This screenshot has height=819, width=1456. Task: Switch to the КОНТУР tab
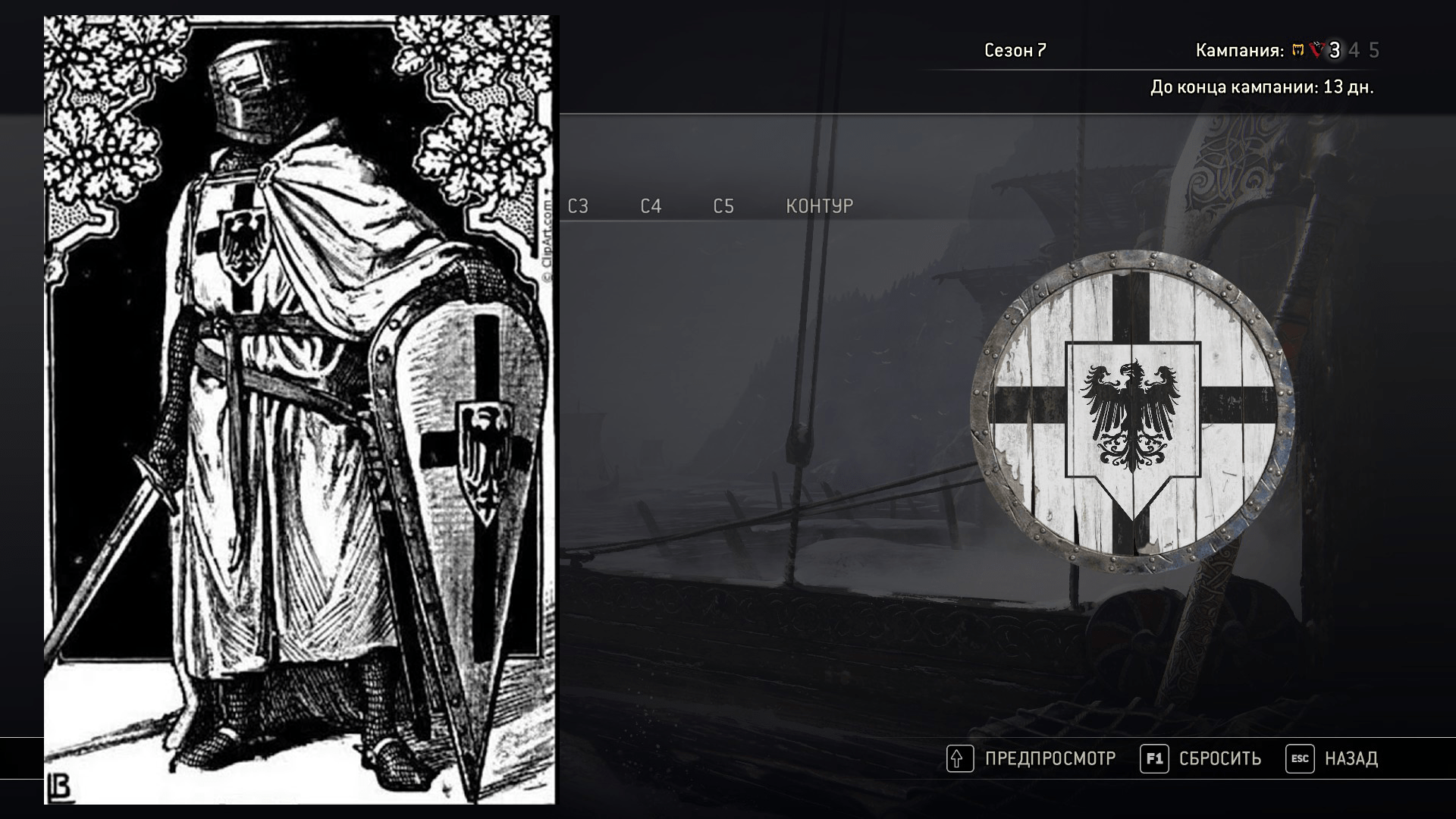tap(820, 206)
